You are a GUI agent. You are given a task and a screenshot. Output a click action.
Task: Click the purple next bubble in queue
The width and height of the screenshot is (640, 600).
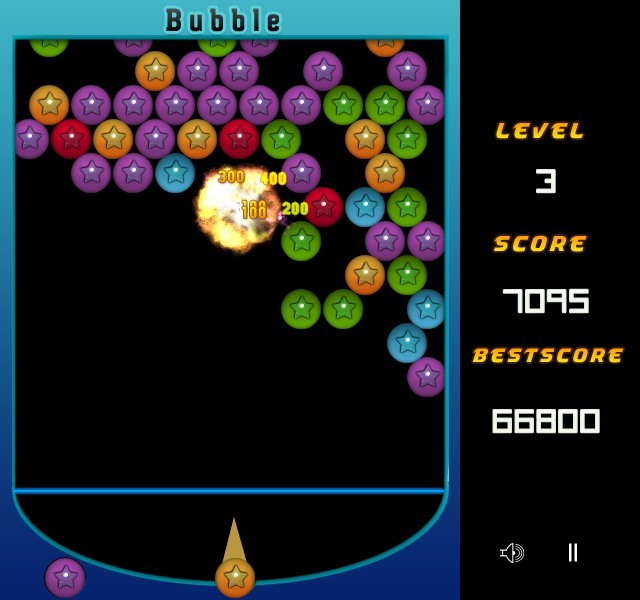pos(65,577)
